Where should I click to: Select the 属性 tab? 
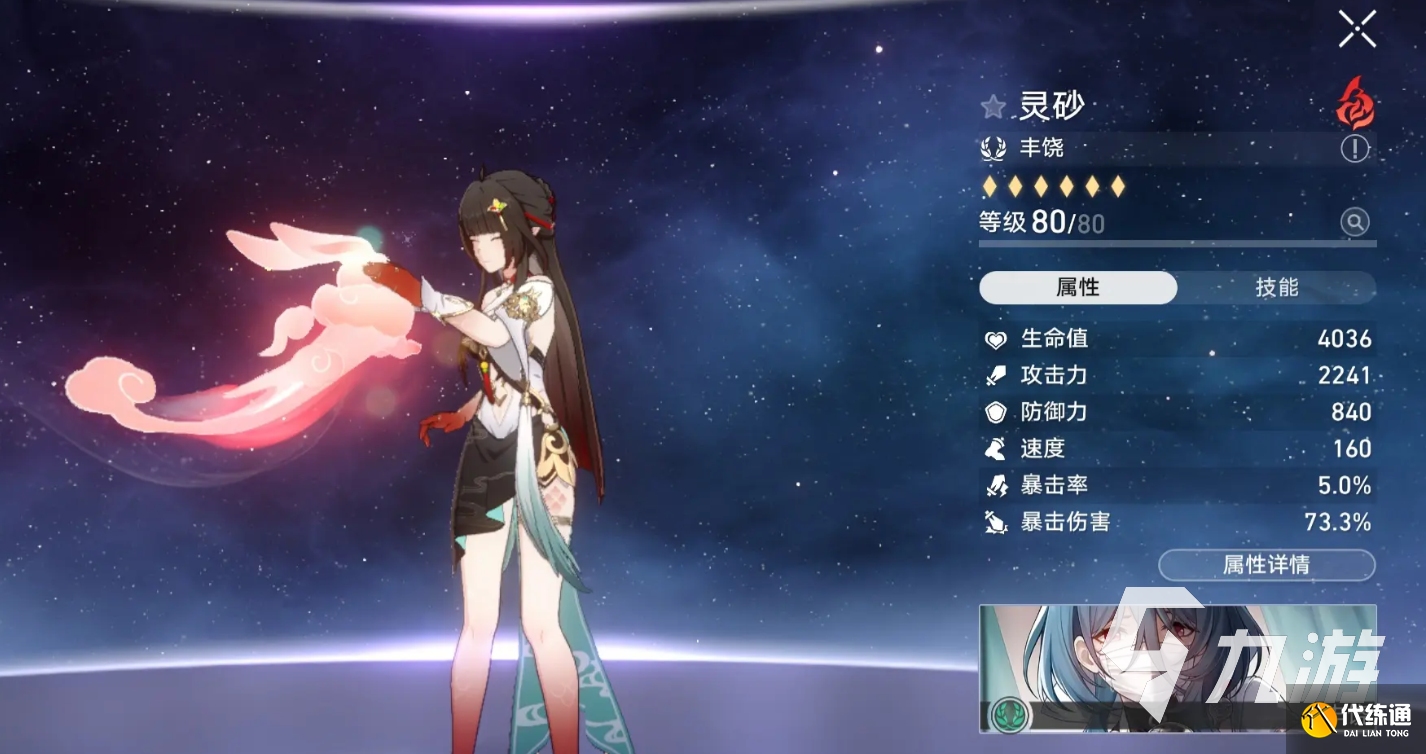(1078, 288)
